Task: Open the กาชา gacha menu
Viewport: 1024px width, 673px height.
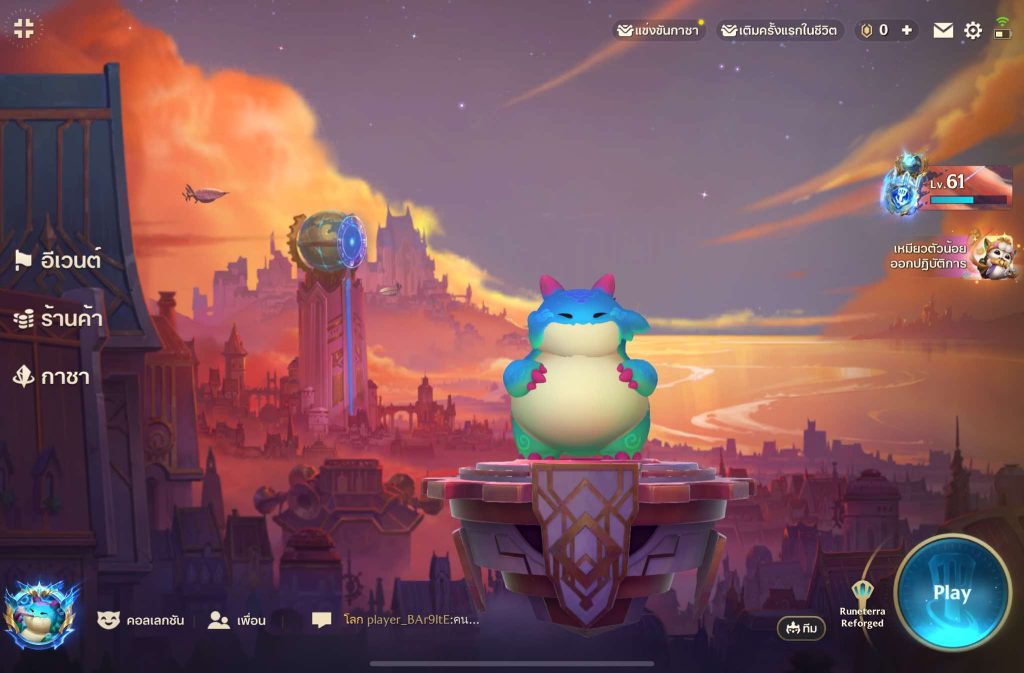Action: [x=51, y=376]
